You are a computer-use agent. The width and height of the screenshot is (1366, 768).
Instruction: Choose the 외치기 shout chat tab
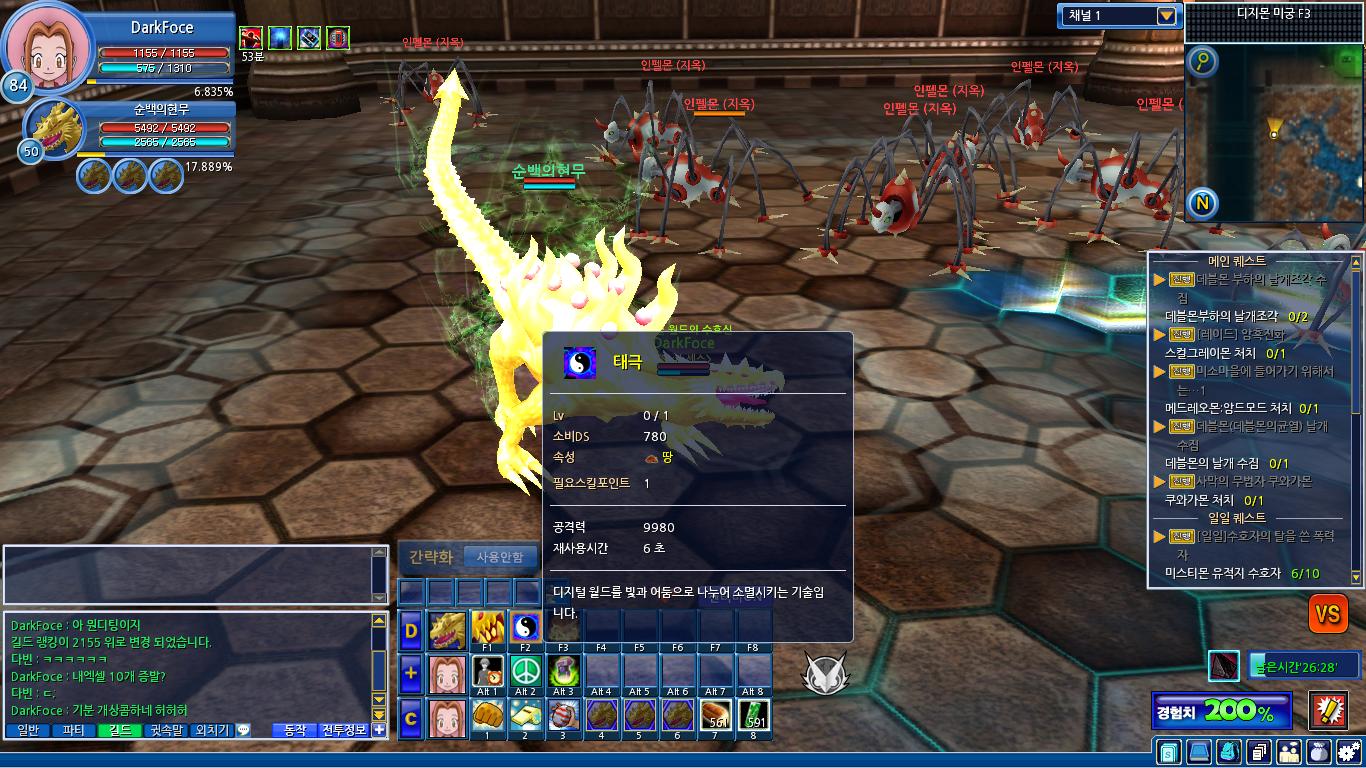point(211,731)
